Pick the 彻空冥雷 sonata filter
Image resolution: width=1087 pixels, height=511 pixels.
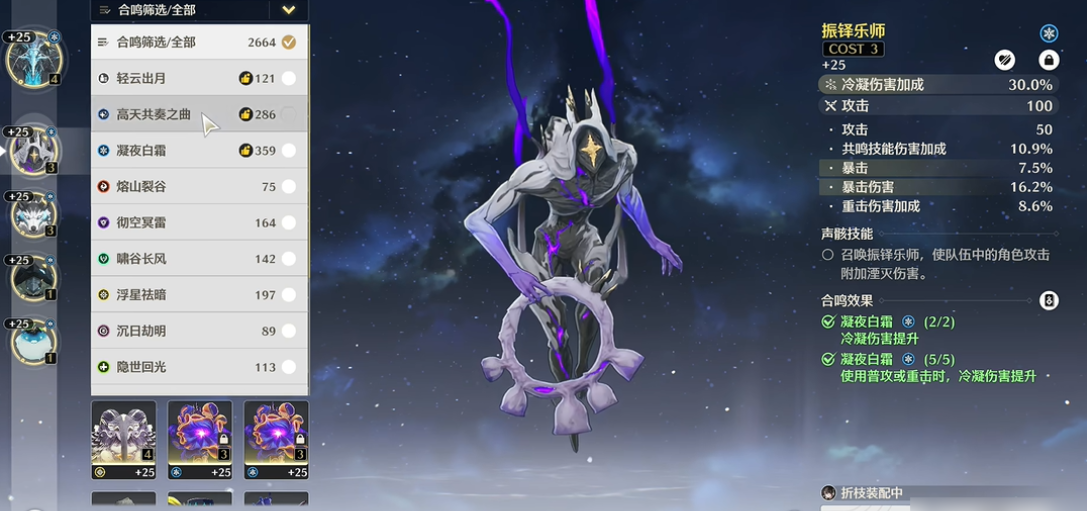click(199, 223)
